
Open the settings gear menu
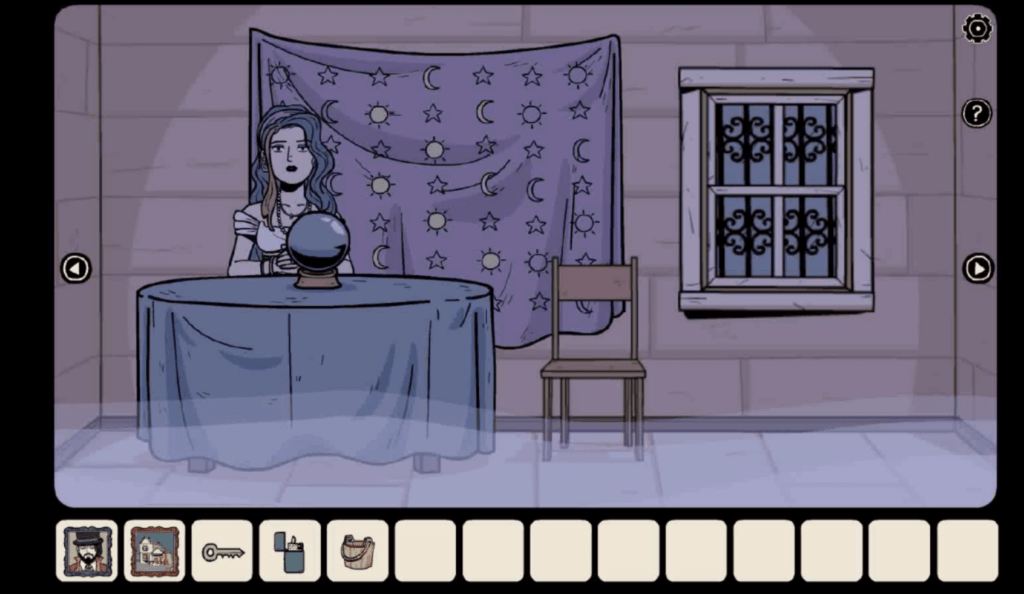click(976, 29)
